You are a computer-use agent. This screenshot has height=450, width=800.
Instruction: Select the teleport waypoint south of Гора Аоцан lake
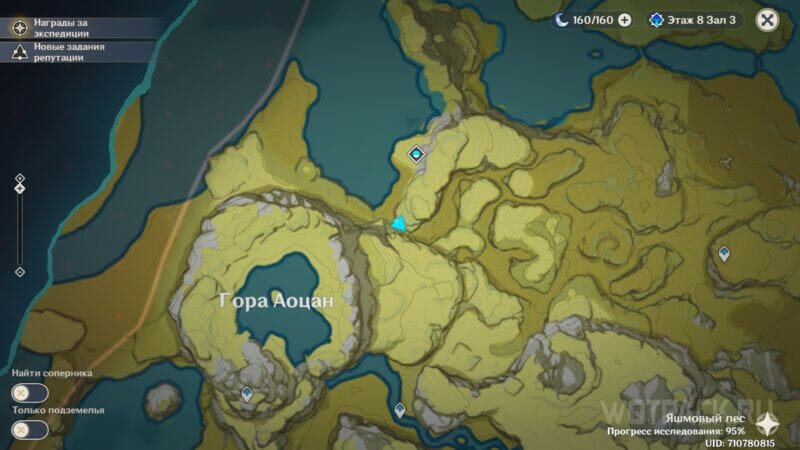[x=247, y=395]
